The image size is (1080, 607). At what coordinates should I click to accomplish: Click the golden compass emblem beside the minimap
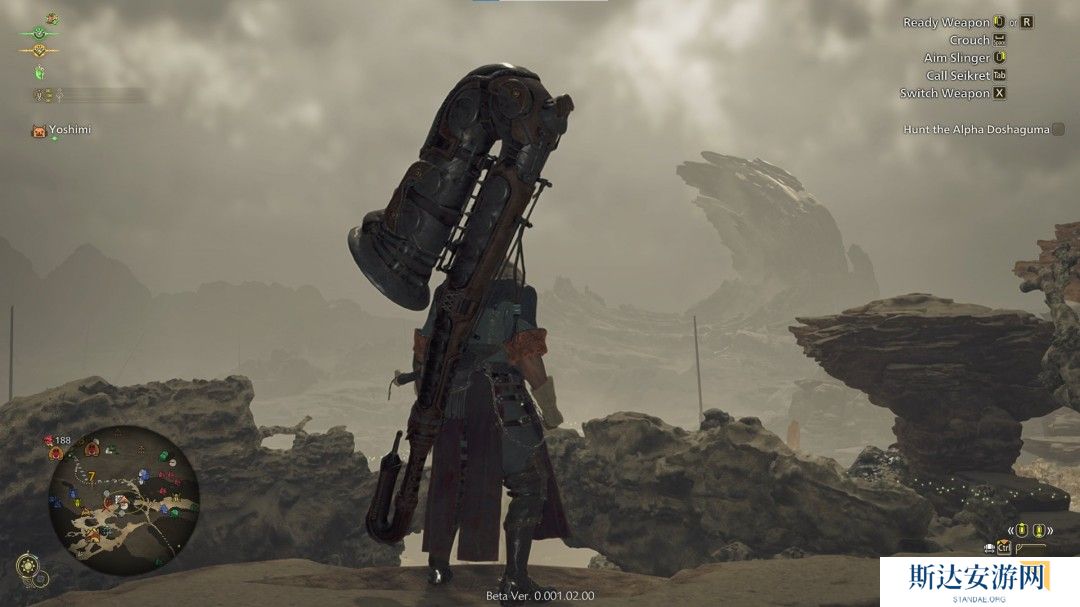[x=30, y=567]
